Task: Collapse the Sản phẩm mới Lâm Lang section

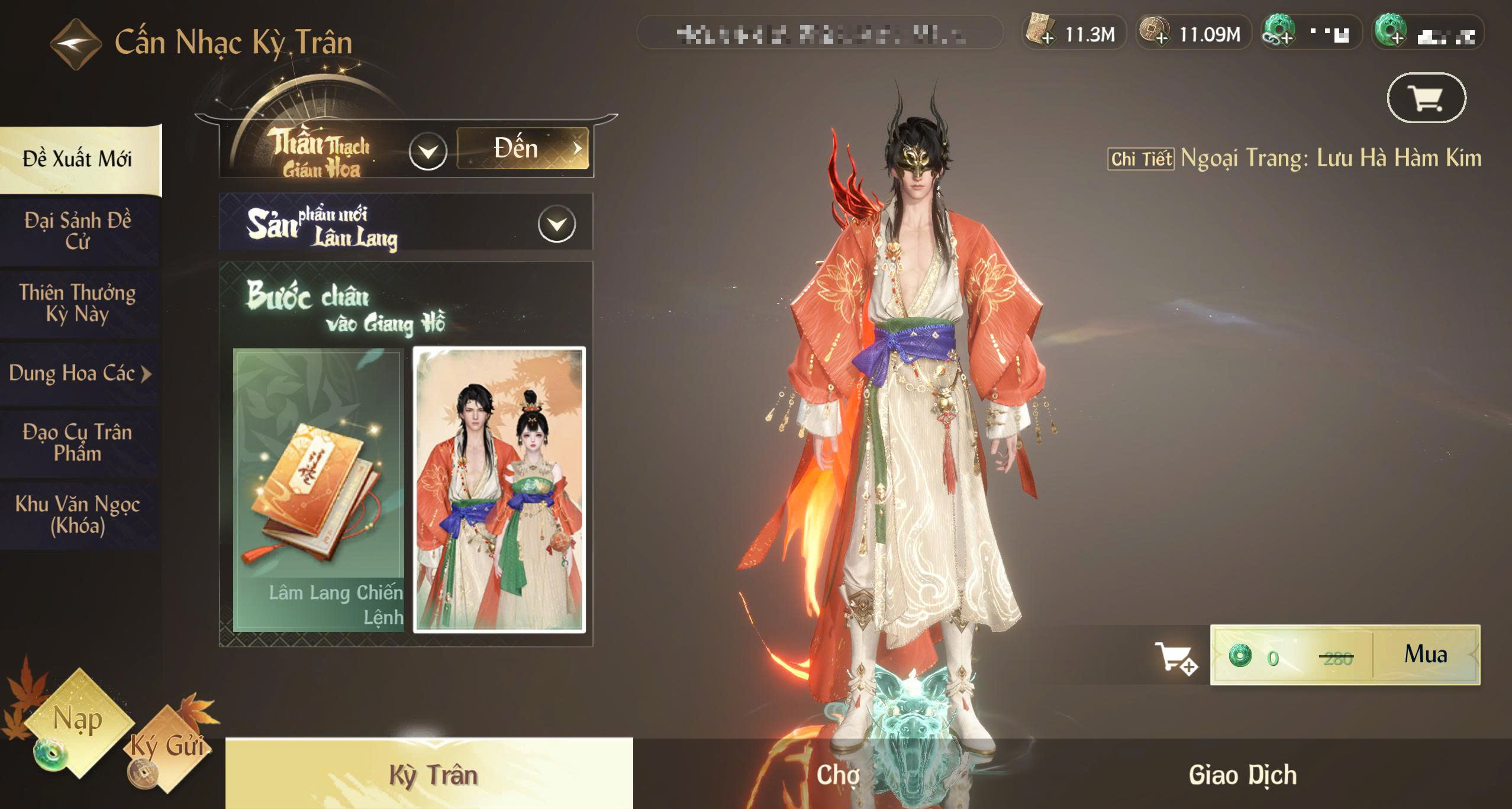Action: [x=556, y=224]
